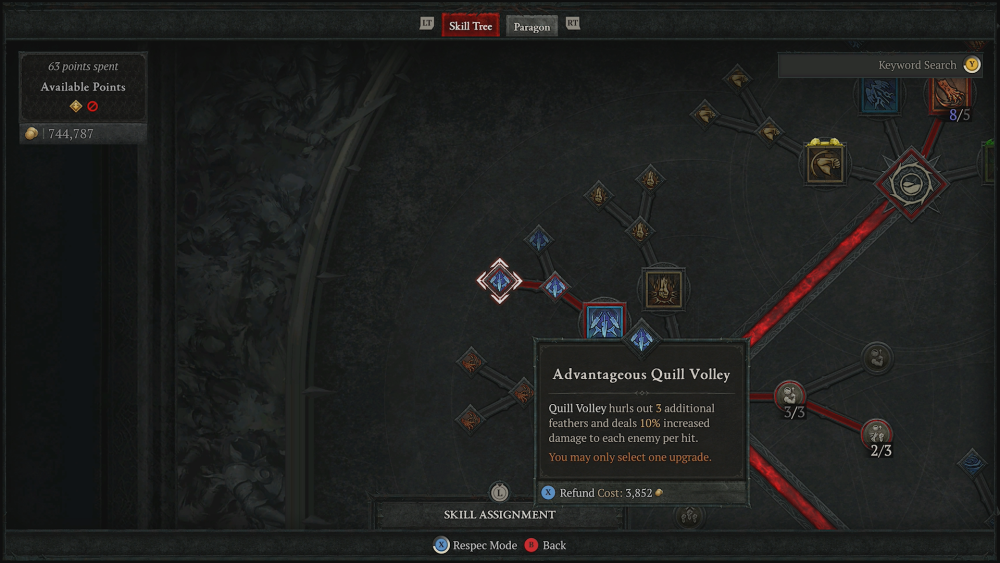The image size is (1000, 563).
Task: Click the passive node showing 3/3
Action: click(790, 396)
